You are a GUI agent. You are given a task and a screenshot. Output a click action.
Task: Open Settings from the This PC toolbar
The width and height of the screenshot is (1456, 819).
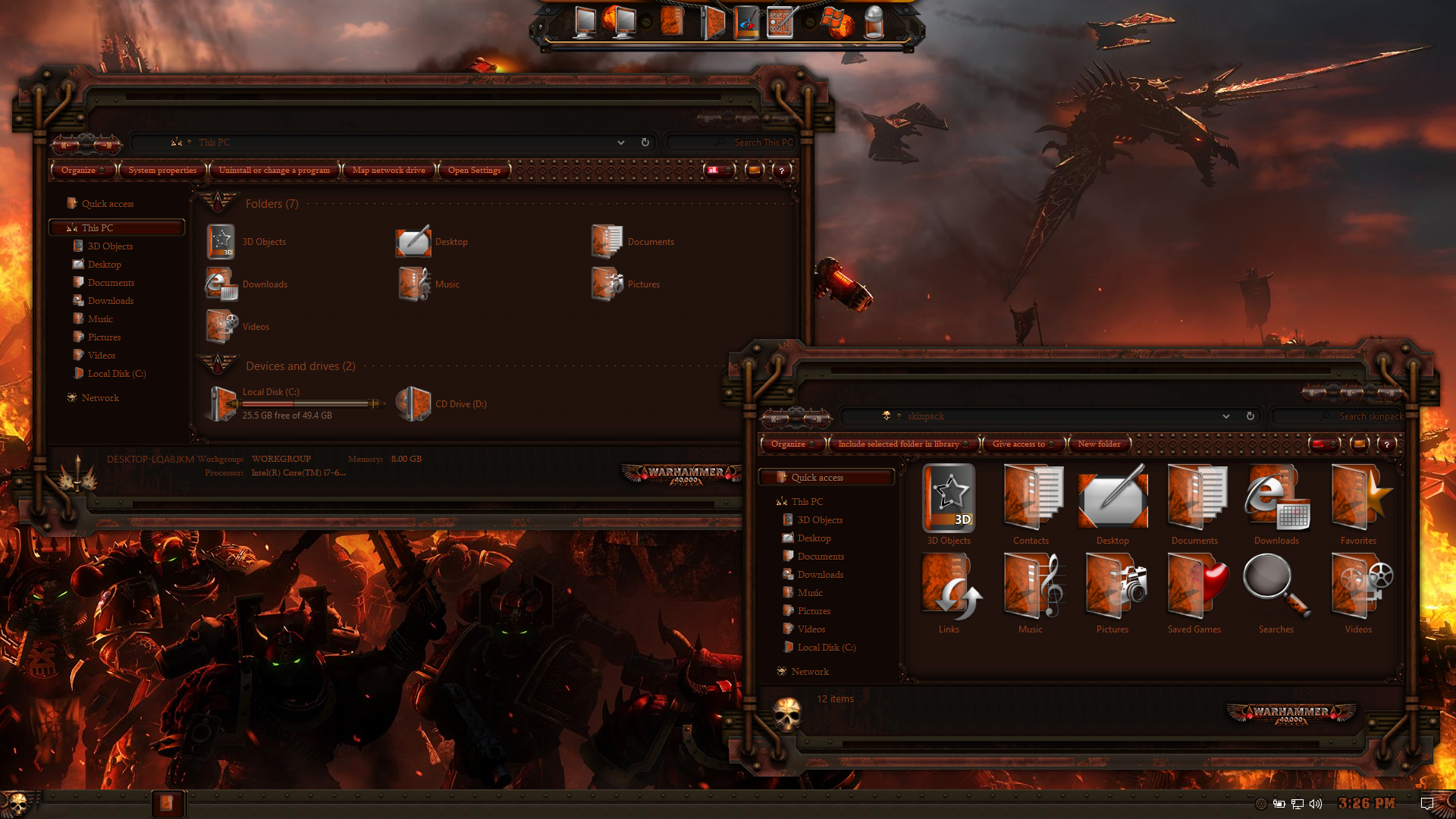(474, 171)
